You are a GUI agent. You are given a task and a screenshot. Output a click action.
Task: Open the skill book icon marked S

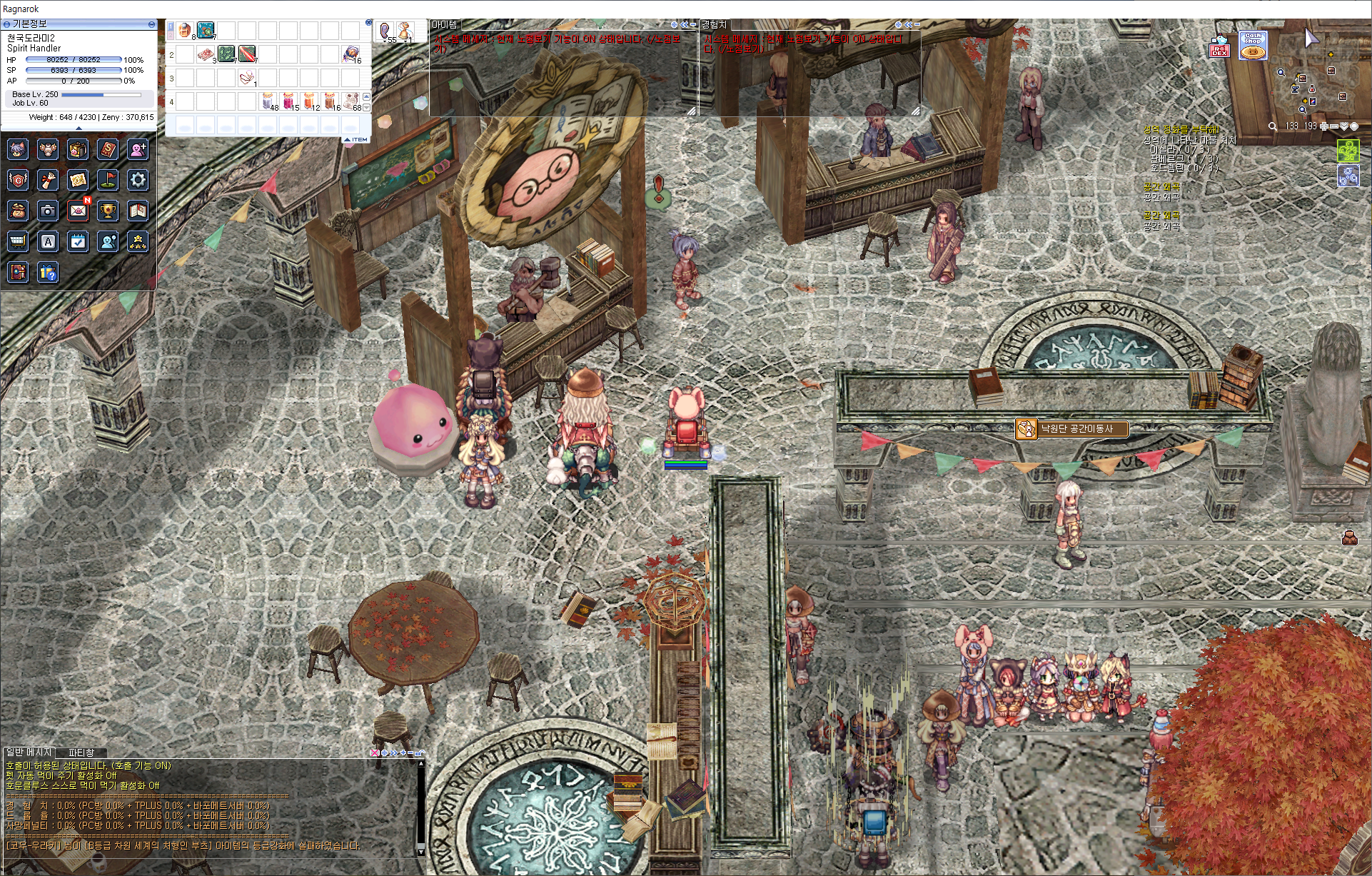(108, 149)
